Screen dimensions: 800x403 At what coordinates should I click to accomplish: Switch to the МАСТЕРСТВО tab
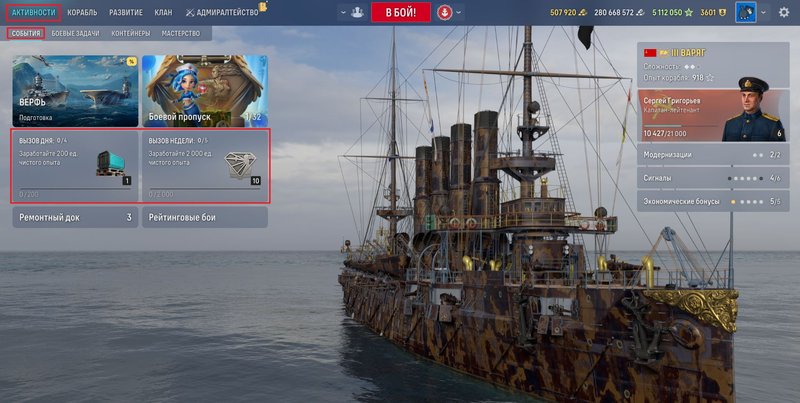point(181,33)
